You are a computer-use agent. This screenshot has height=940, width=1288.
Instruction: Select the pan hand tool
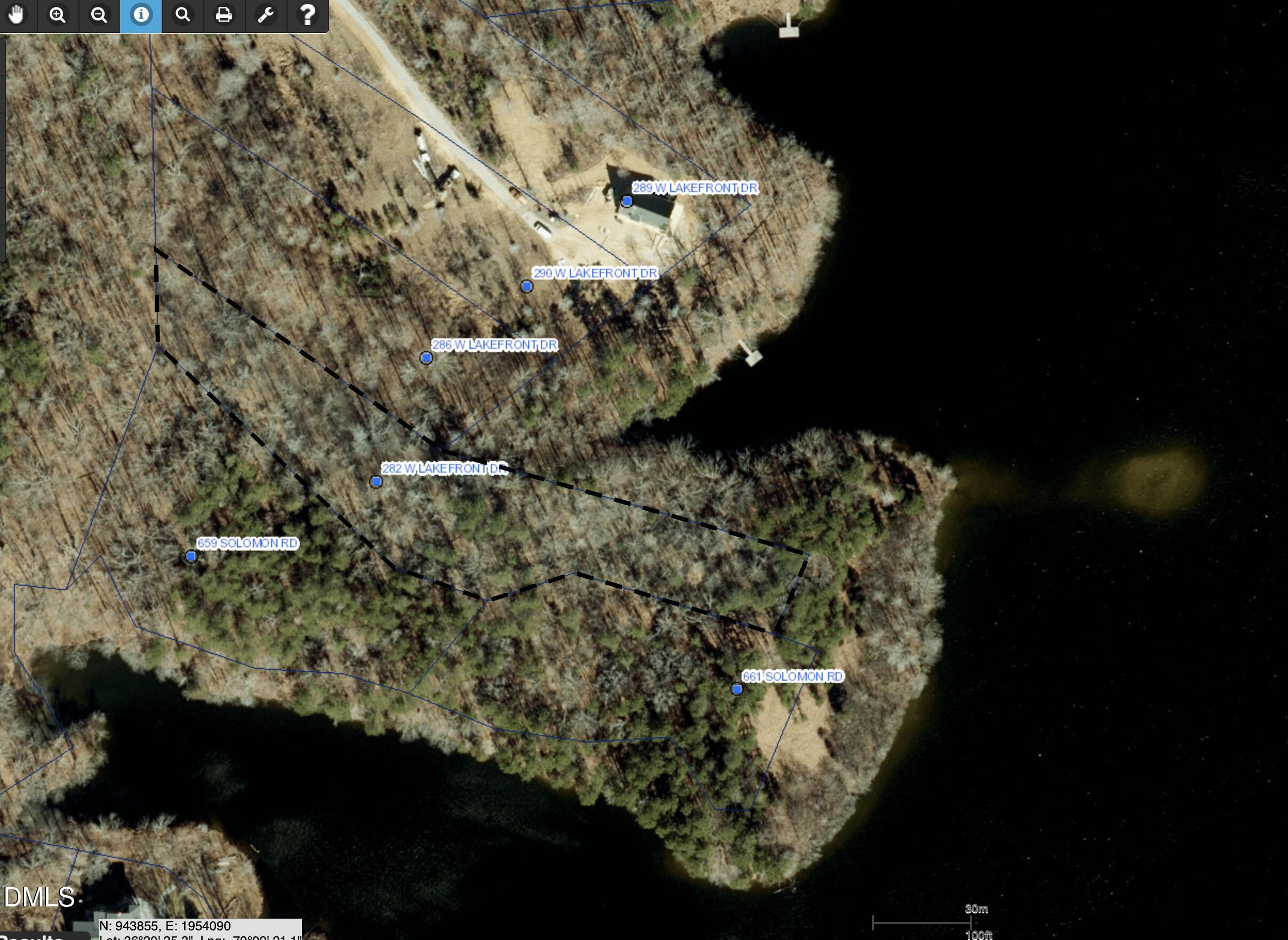coord(17,15)
